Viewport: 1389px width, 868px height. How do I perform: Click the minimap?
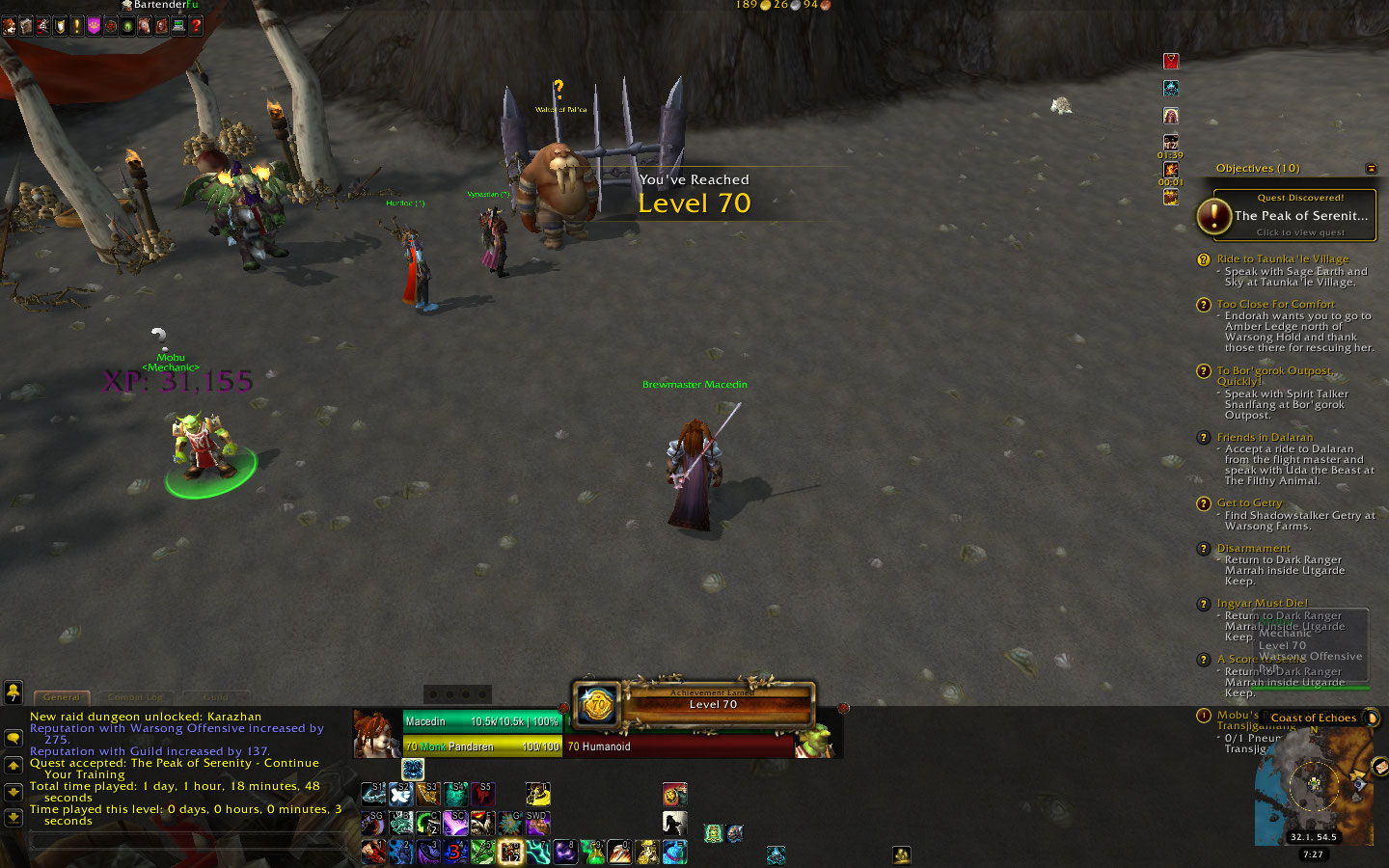tap(1314, 783)
